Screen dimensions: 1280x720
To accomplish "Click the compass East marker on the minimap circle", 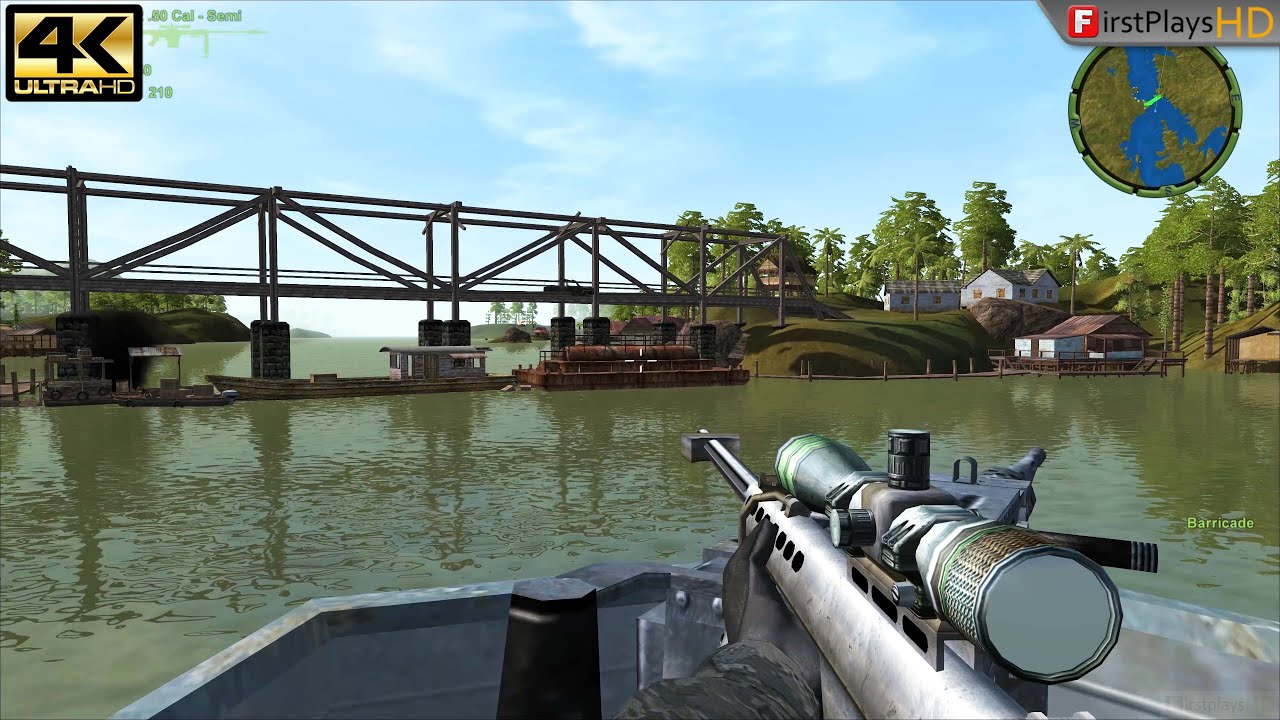I will tap(1236, 97).
